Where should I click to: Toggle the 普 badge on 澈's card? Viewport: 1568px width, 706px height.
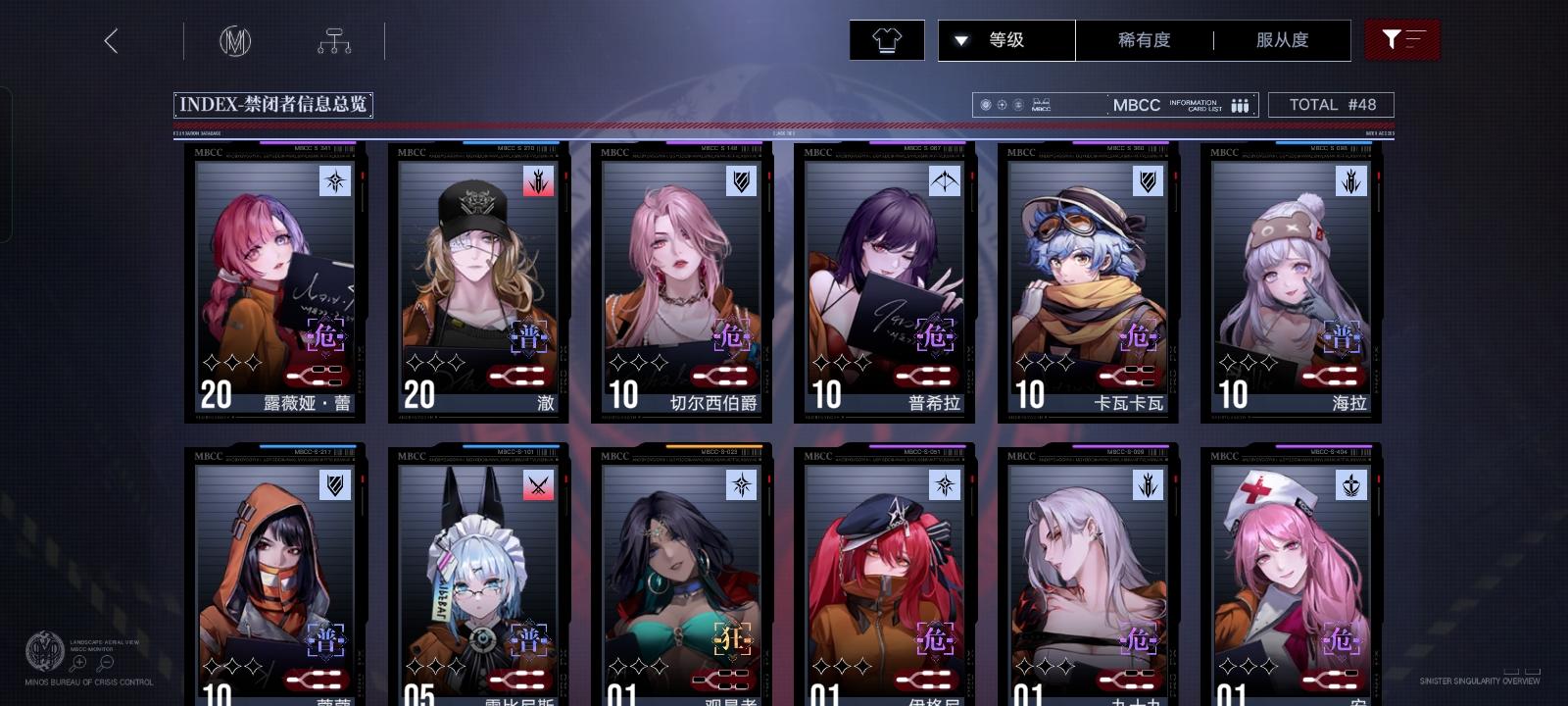click(x=529, y=335)
